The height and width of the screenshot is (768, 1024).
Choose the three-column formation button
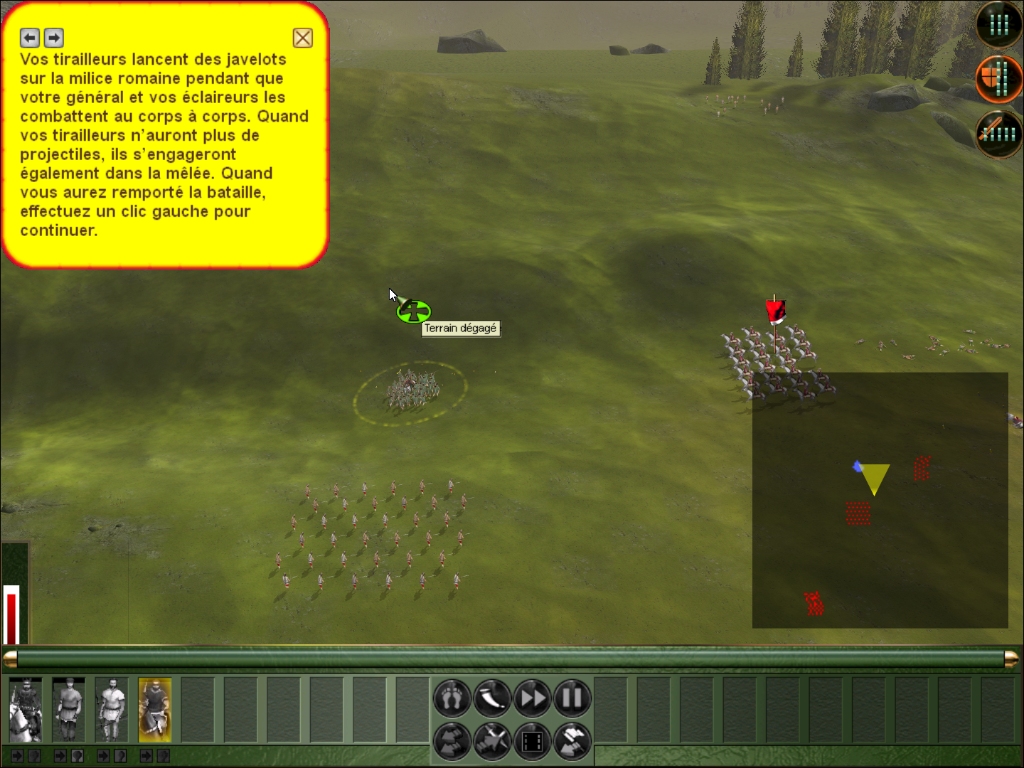998,24
